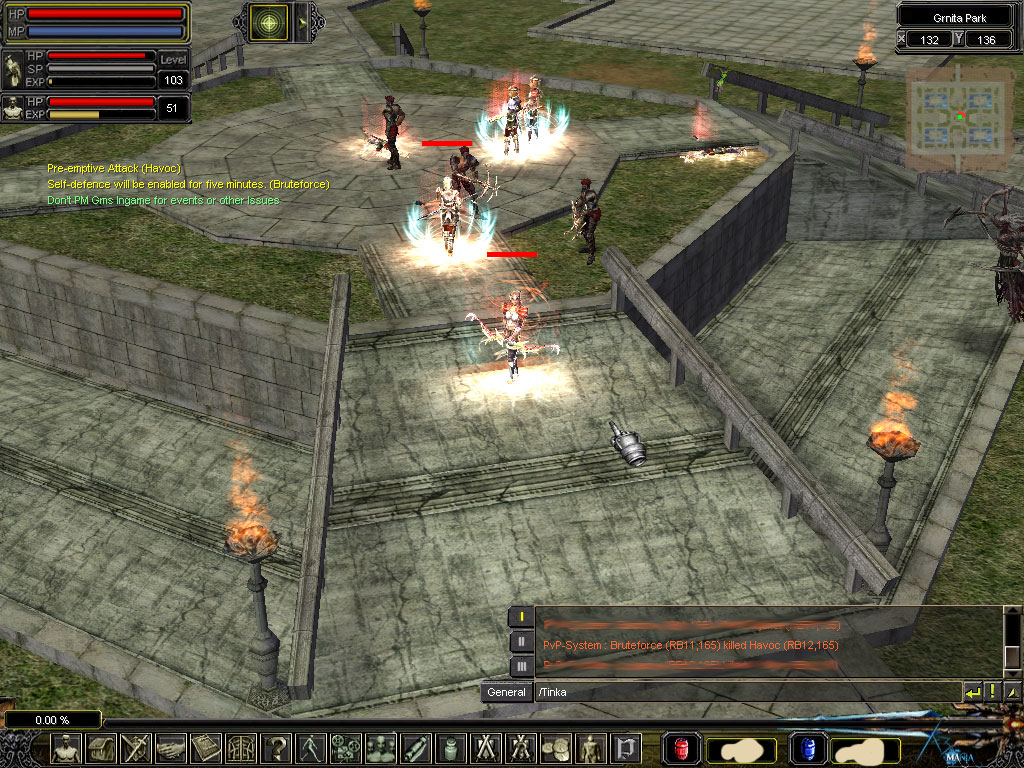Expand the skill bar with the yellow arrow
The height and width of the screenshot is (768, 1024).
(x=302, y=21)
